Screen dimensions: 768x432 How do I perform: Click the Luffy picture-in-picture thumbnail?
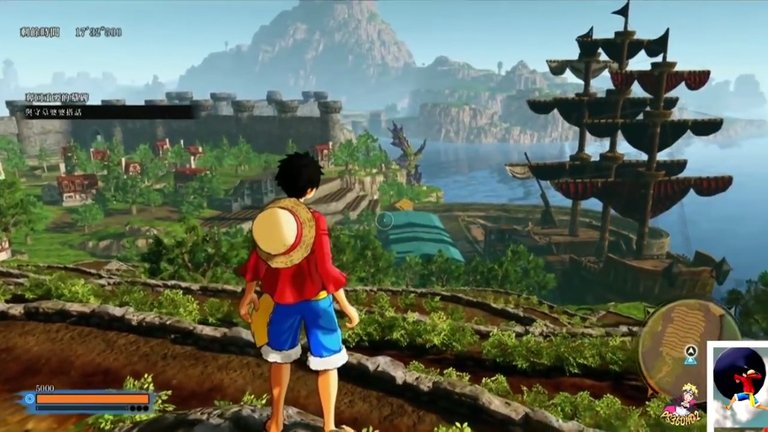[738, 386]
